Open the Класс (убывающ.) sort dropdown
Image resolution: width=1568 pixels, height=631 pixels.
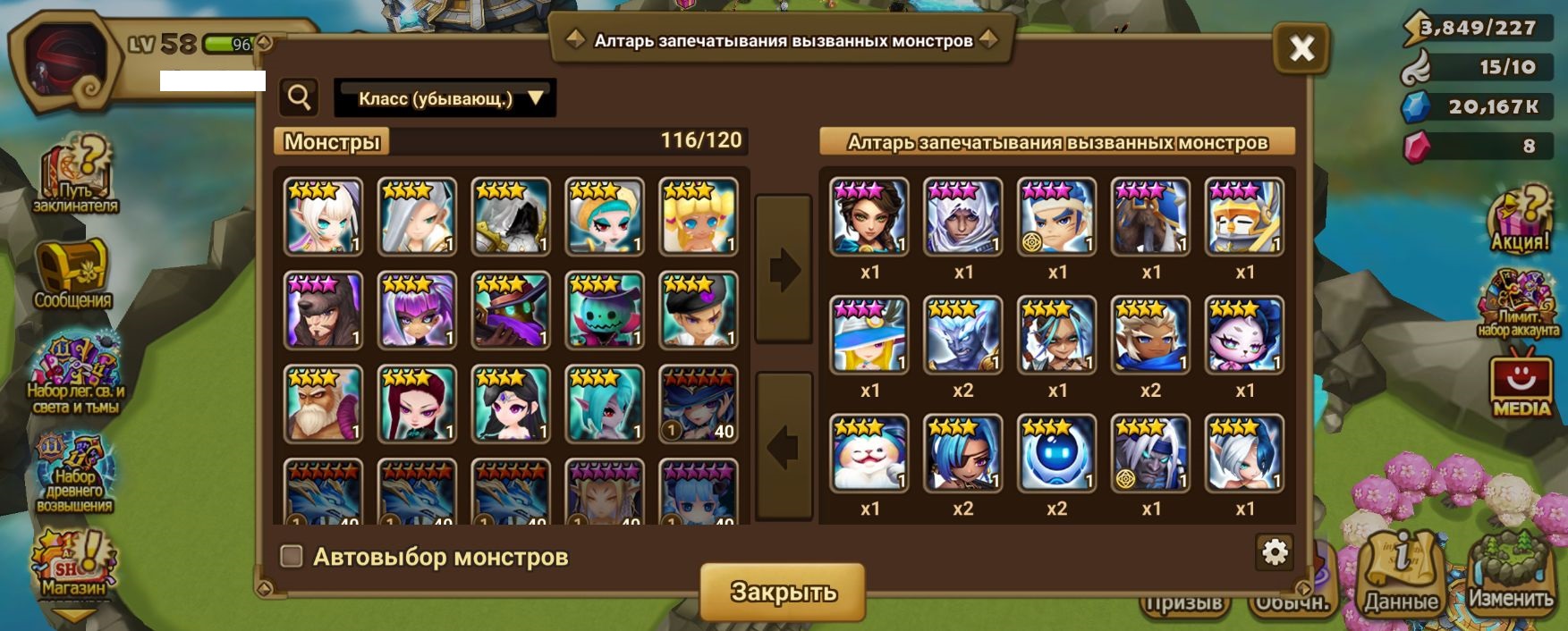[x=445, y=98]
